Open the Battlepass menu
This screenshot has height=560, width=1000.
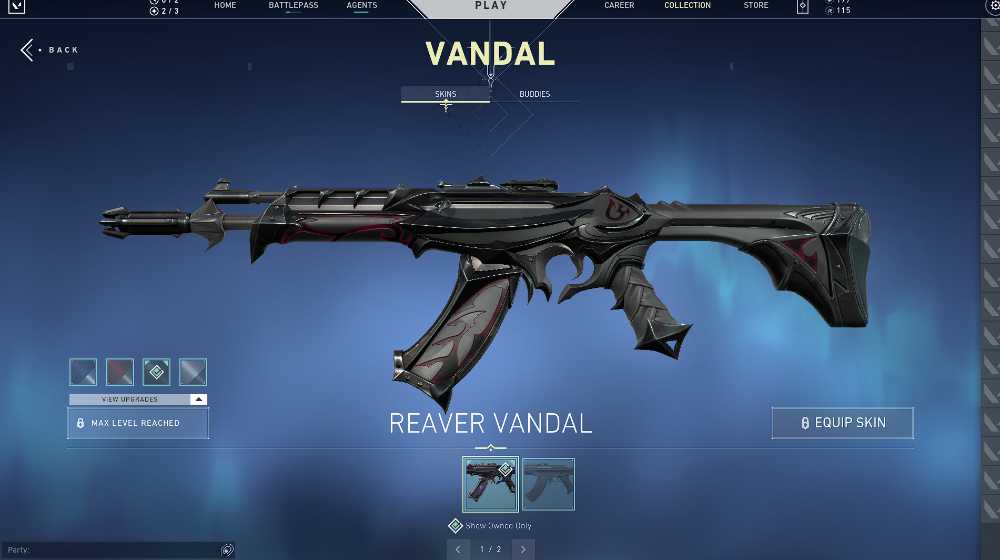tap(293, 6)
